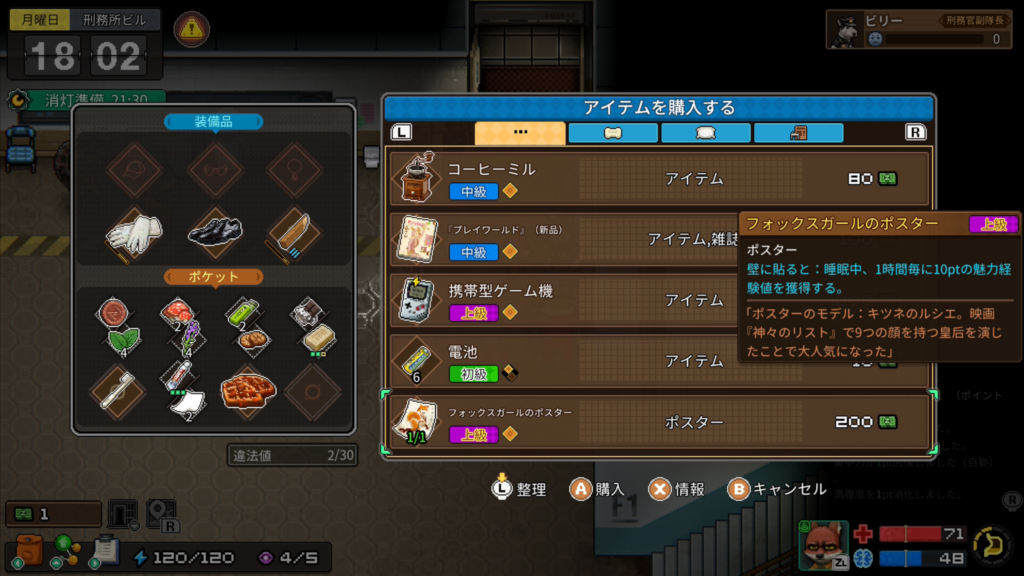Pick the battery item in the shop
Image resolution: width=1024 pixels, height=576 pixels.
[560, 360]
